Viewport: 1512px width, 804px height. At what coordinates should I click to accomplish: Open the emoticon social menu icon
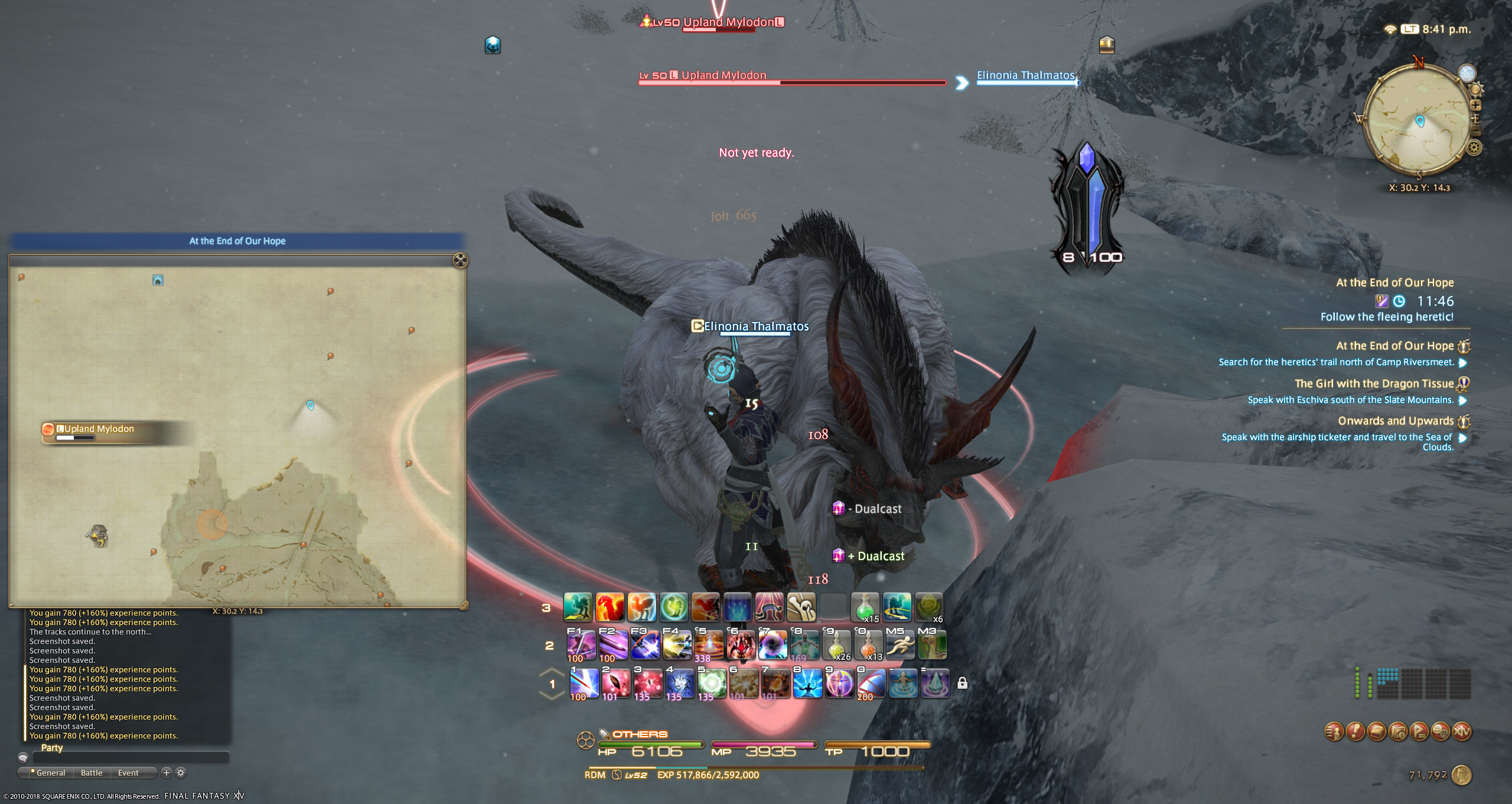pos(1441,731)
